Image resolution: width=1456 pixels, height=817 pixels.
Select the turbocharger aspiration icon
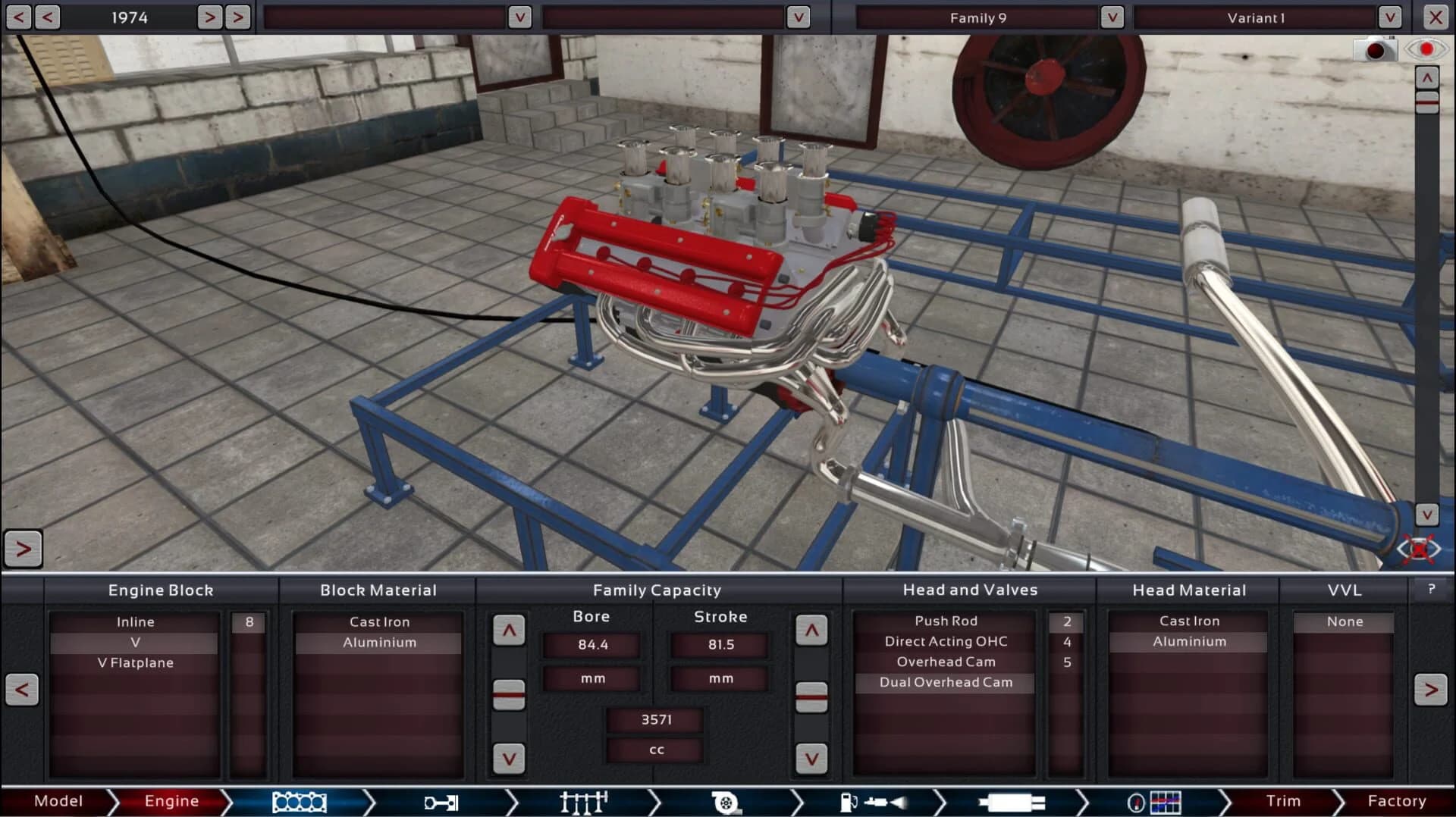(726, 801)
